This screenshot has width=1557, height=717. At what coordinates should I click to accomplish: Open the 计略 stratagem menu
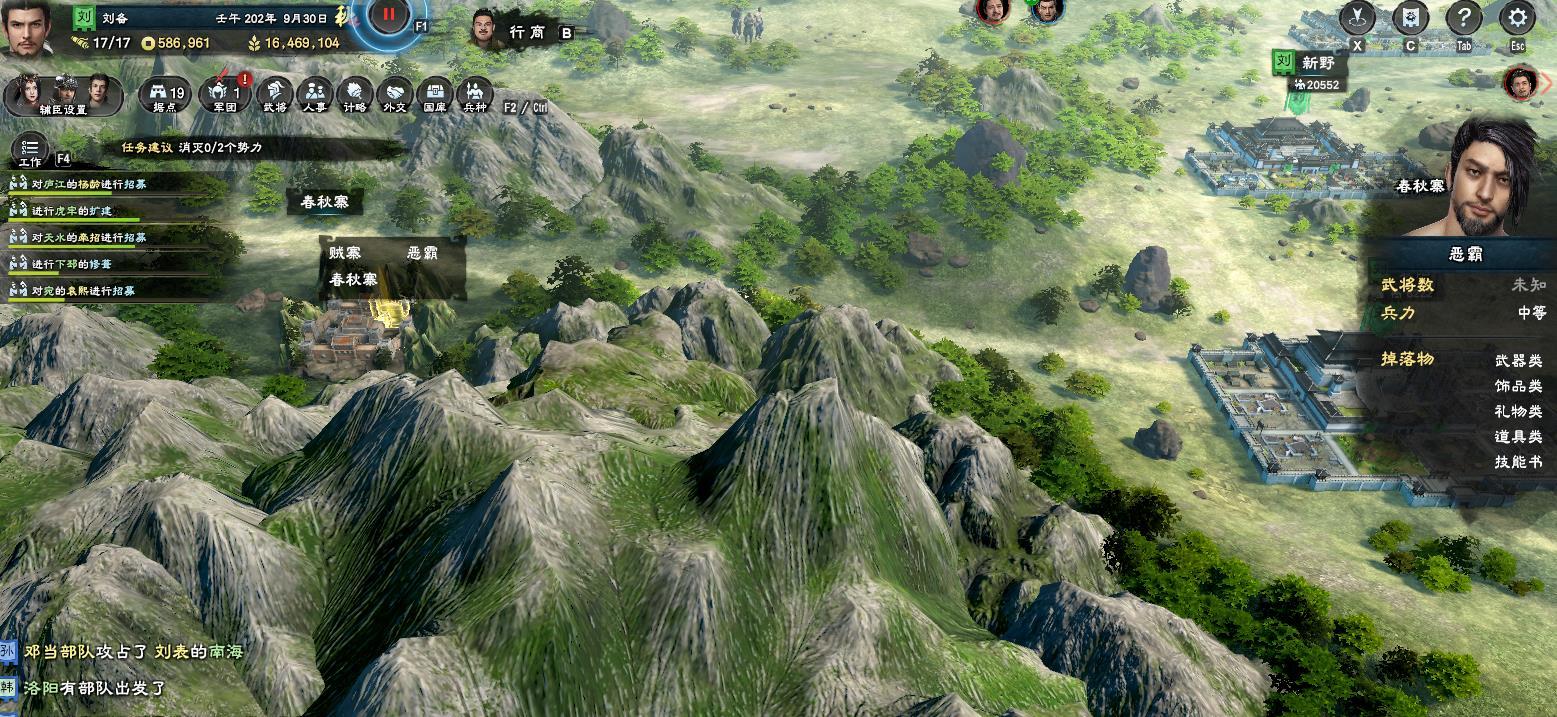354,95
